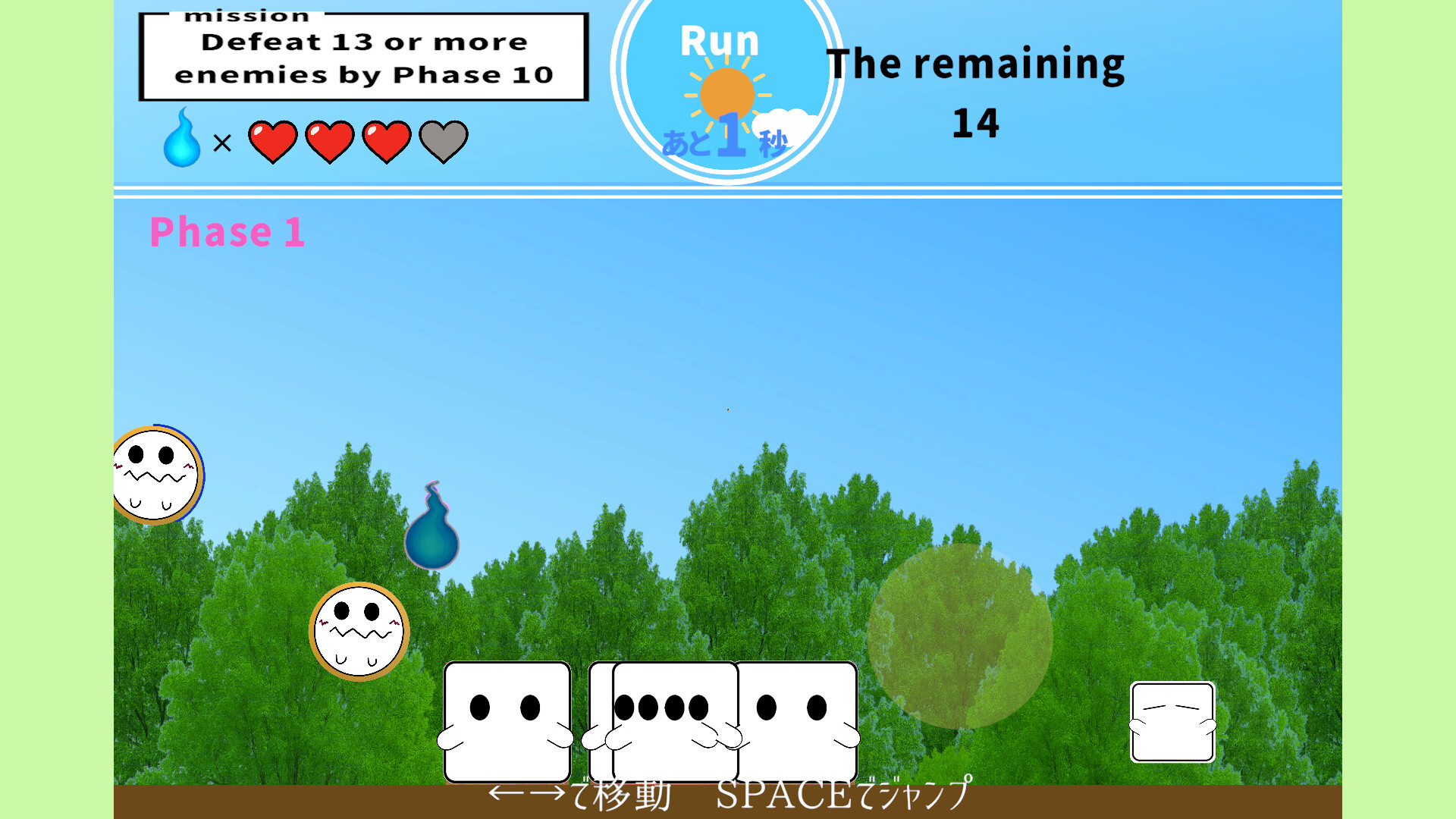
Task: Select the second red heart icon
Action: [331, 140]
